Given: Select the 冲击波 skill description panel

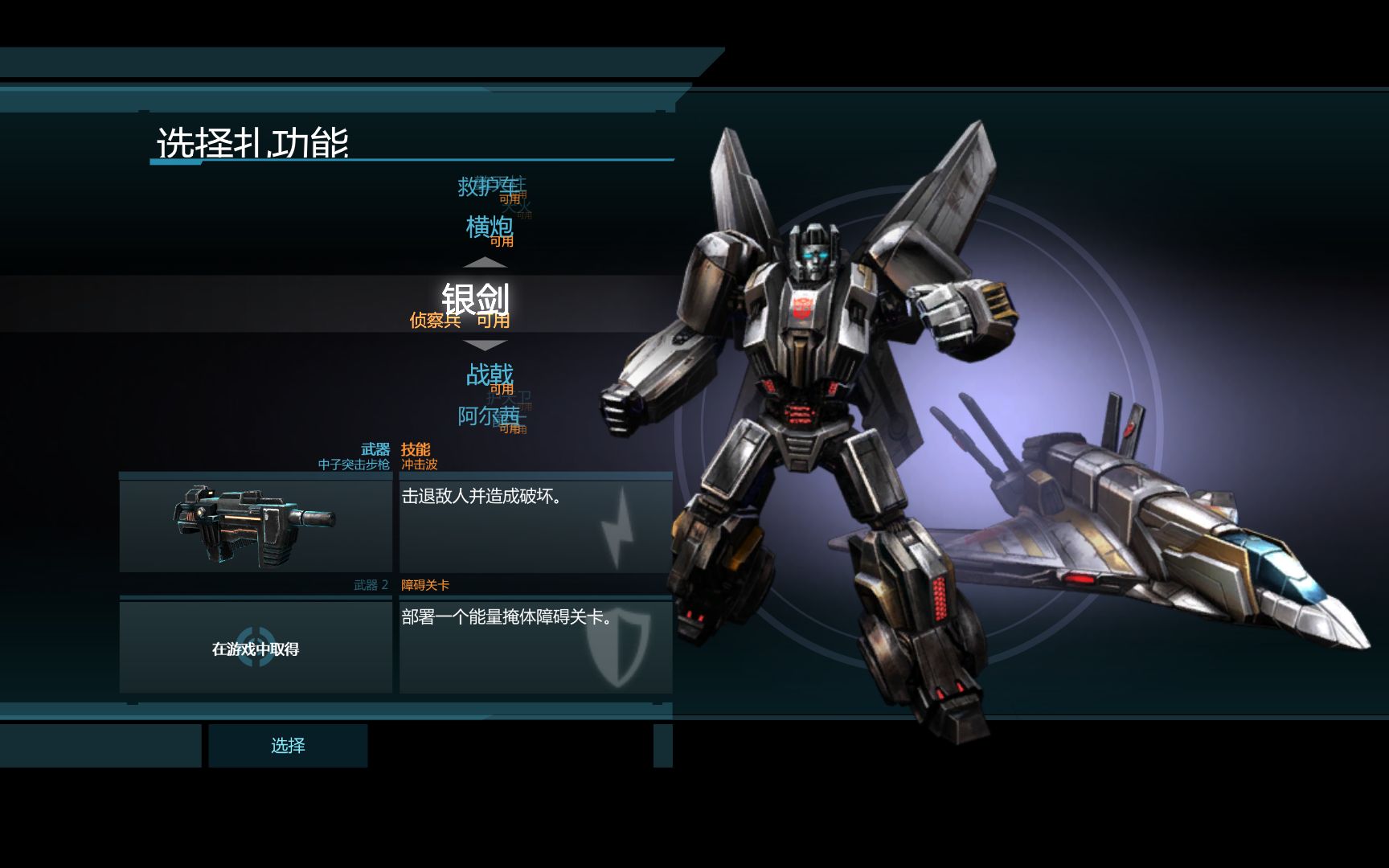Looking at the screenshot, I should coord(535,524).
